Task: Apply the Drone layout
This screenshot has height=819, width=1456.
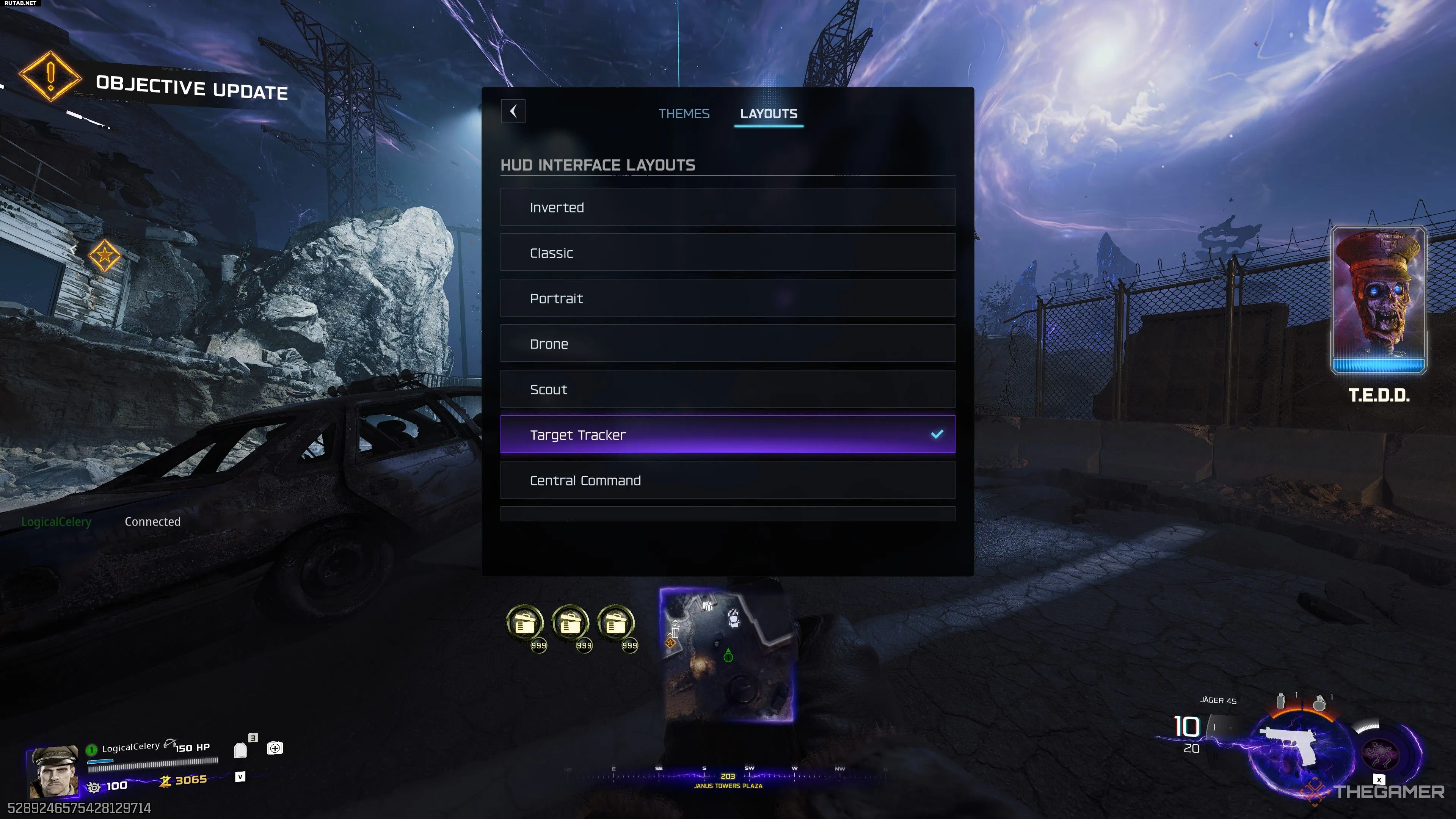Action: [x=727, y=344]
